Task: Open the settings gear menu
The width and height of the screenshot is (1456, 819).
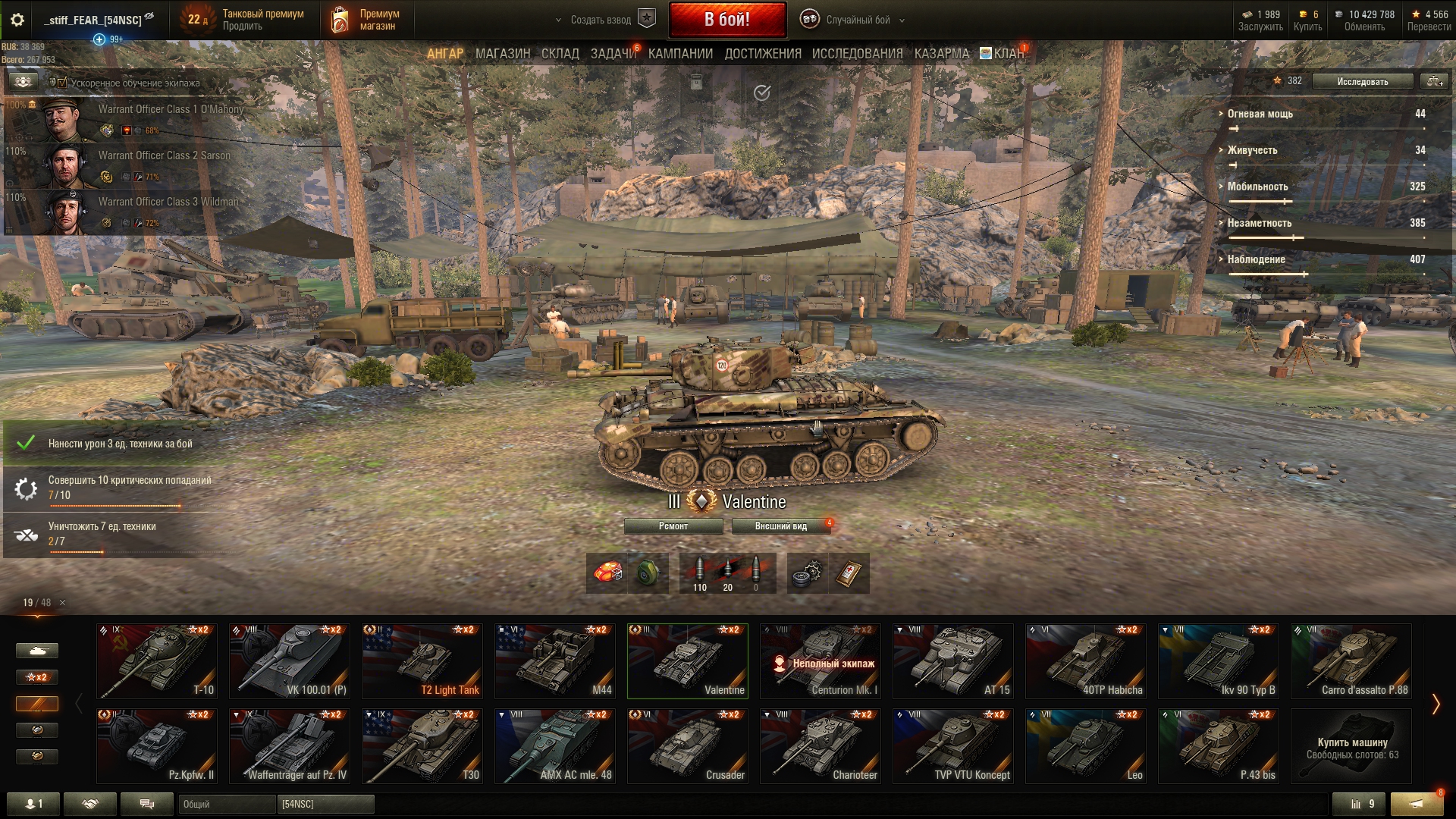Action: tap(17, 20)
